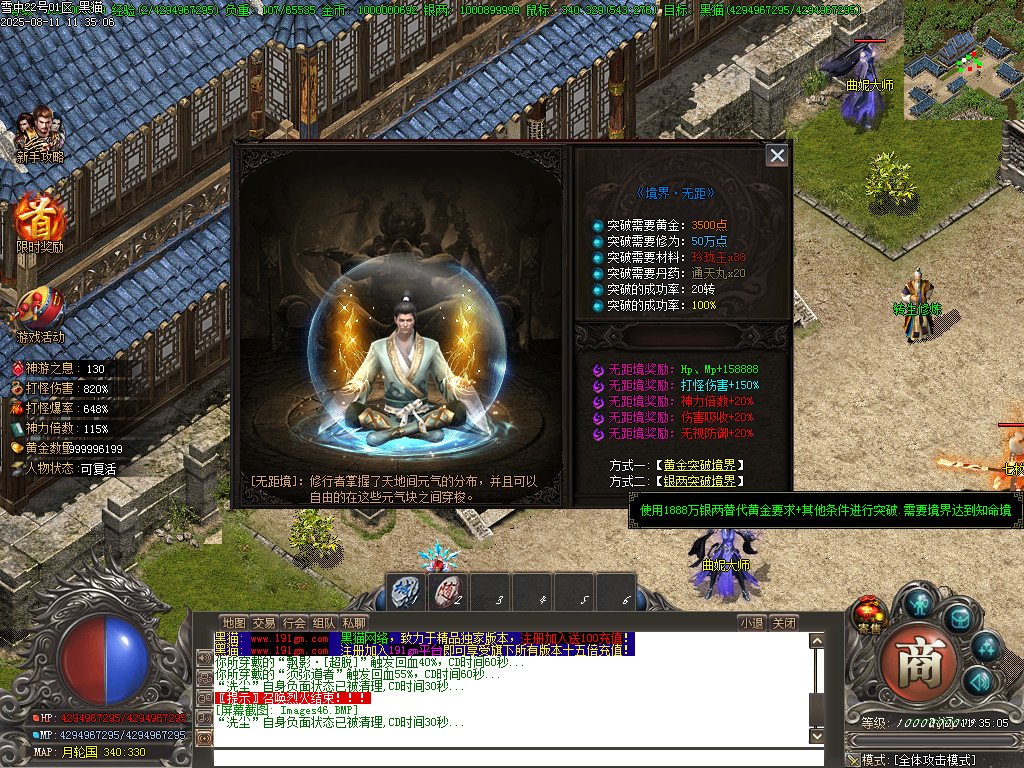Use the first hotbar slot item
Viewport: 1024px width, 768px height.
407,593
